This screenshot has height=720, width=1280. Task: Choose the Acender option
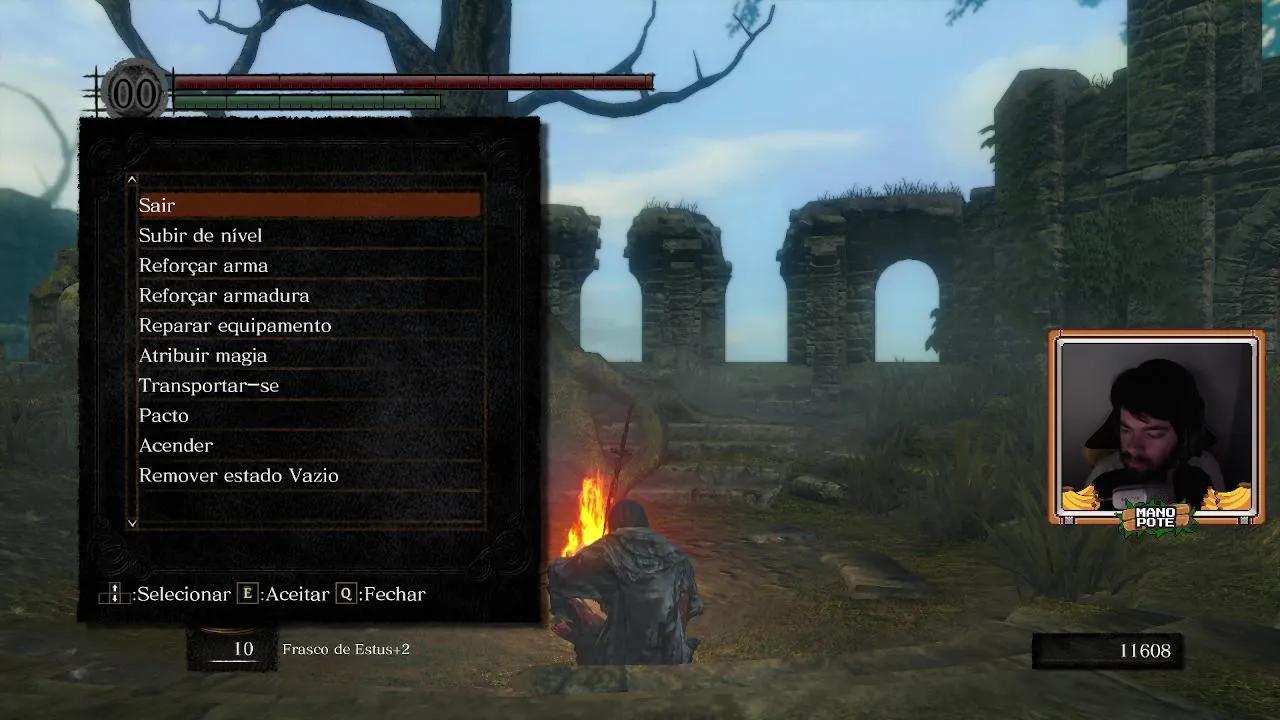(309, 445)
